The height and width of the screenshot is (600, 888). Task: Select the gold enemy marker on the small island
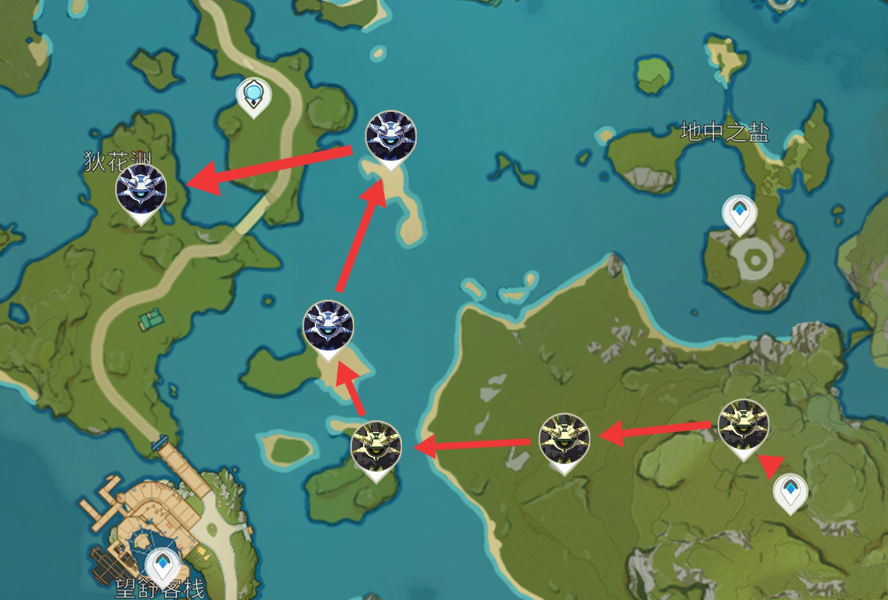(x=377, y=446)
